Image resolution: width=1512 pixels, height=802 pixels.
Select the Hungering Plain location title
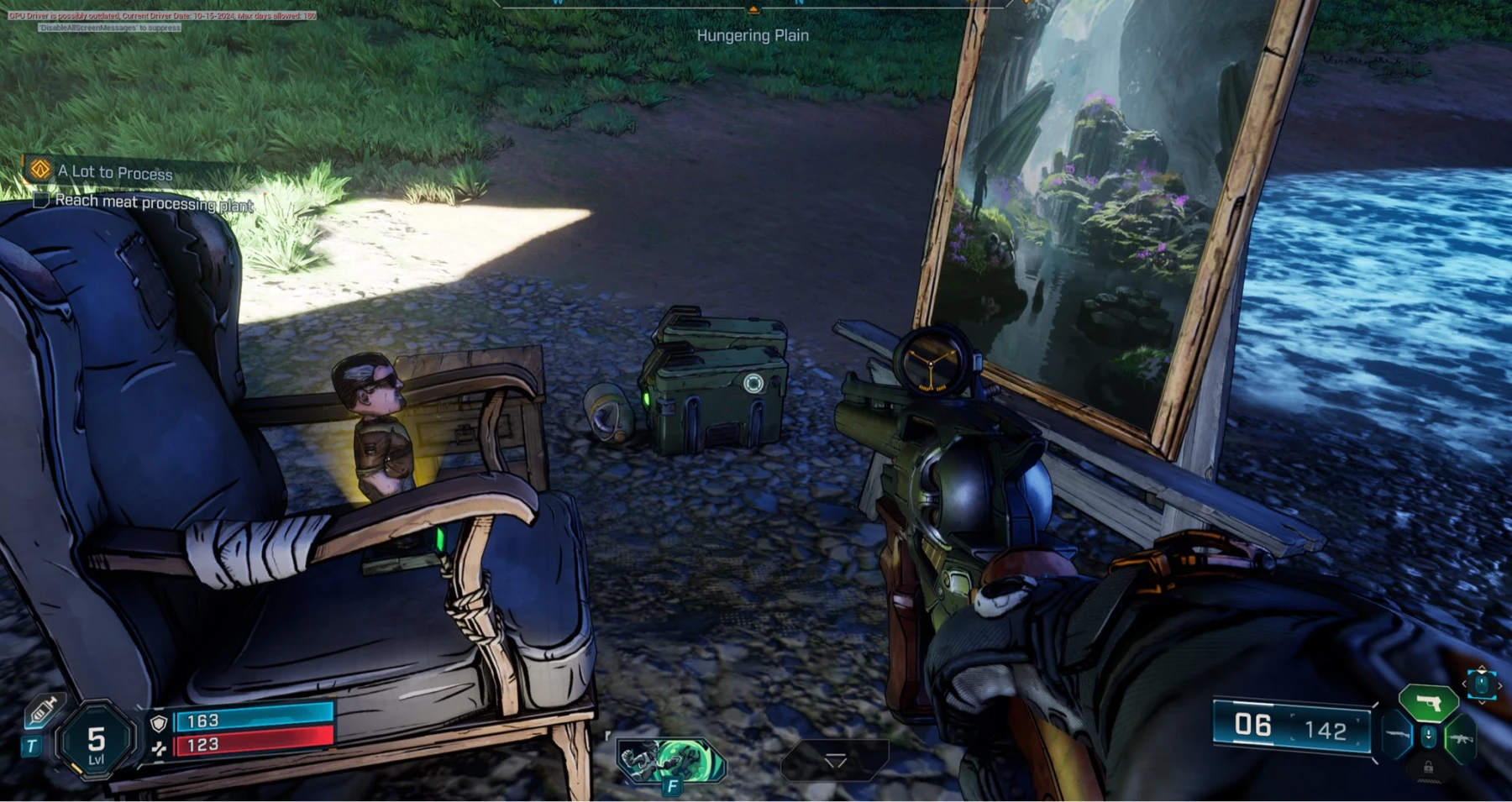753,36
